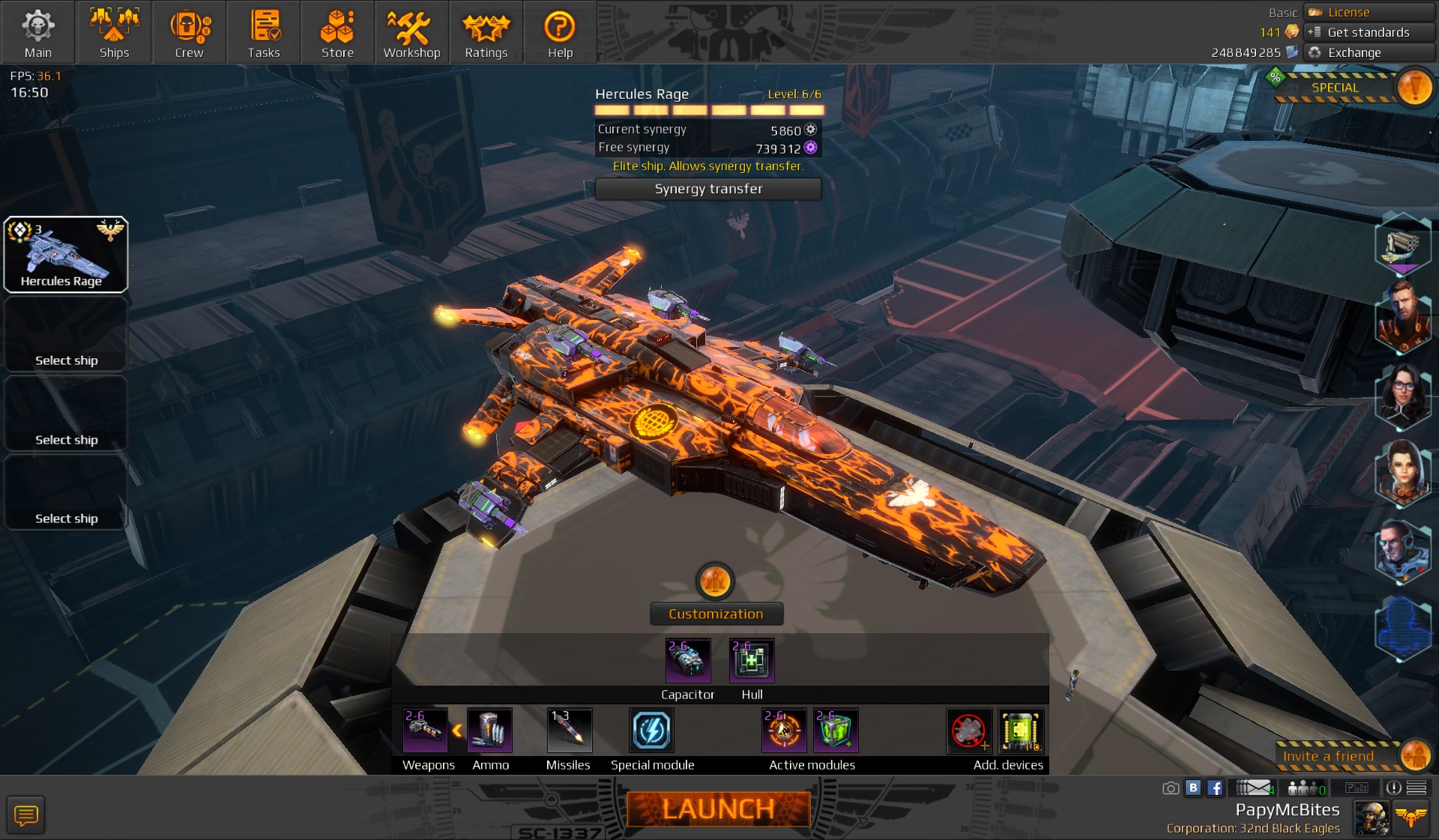
Task: Launch into battle with LAUNCH button
Action: (718, 809)
